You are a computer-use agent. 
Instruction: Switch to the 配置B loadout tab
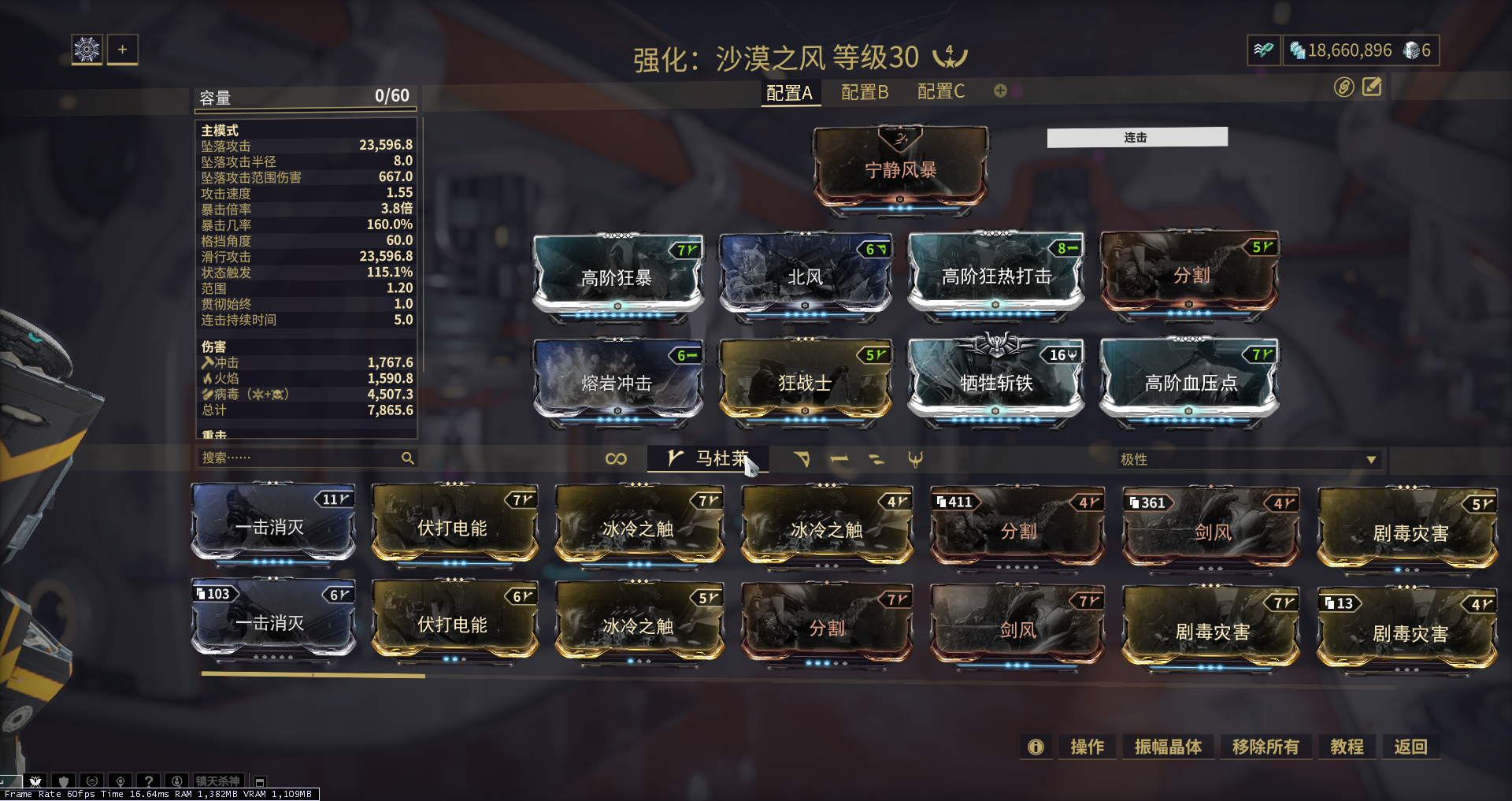(x=865, y=91)
